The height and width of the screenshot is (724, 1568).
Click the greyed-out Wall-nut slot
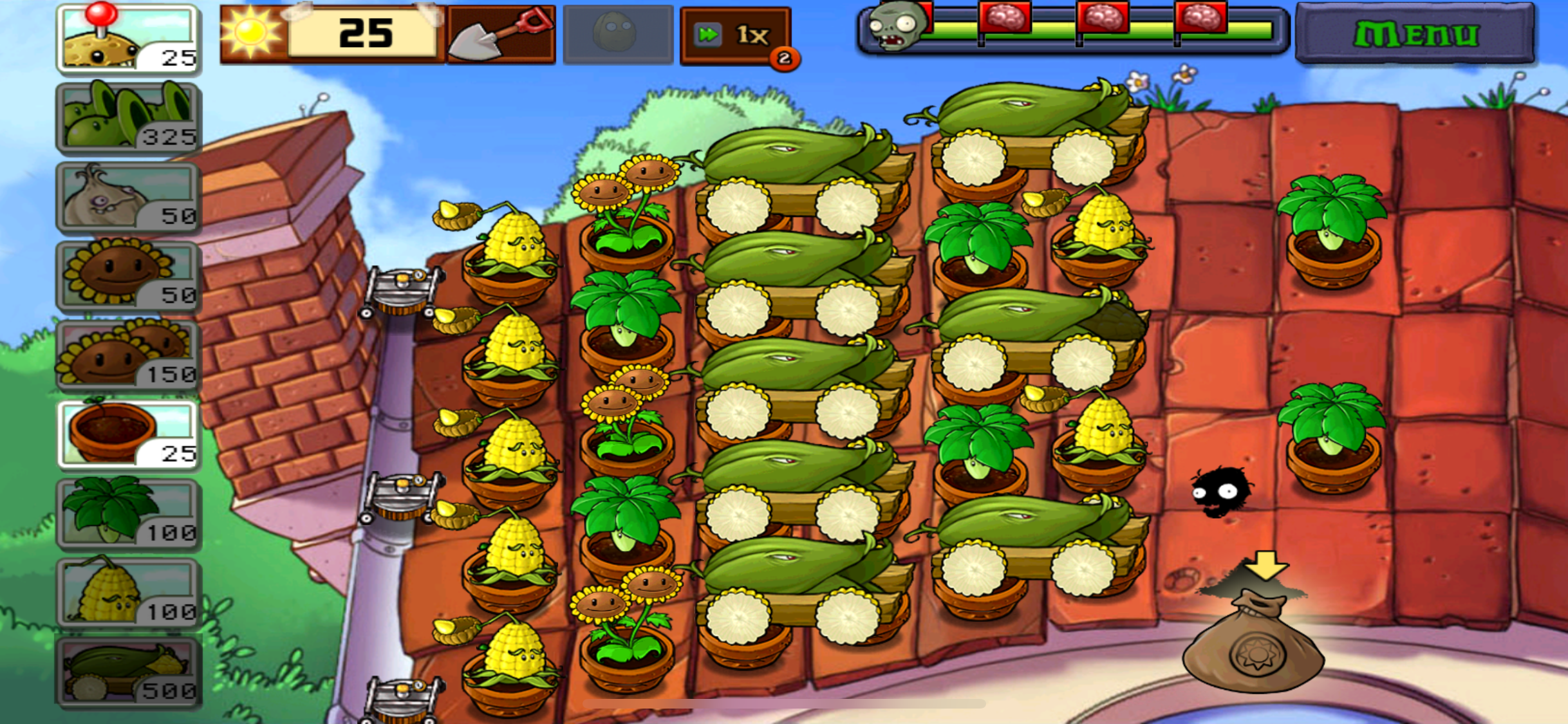617,35
